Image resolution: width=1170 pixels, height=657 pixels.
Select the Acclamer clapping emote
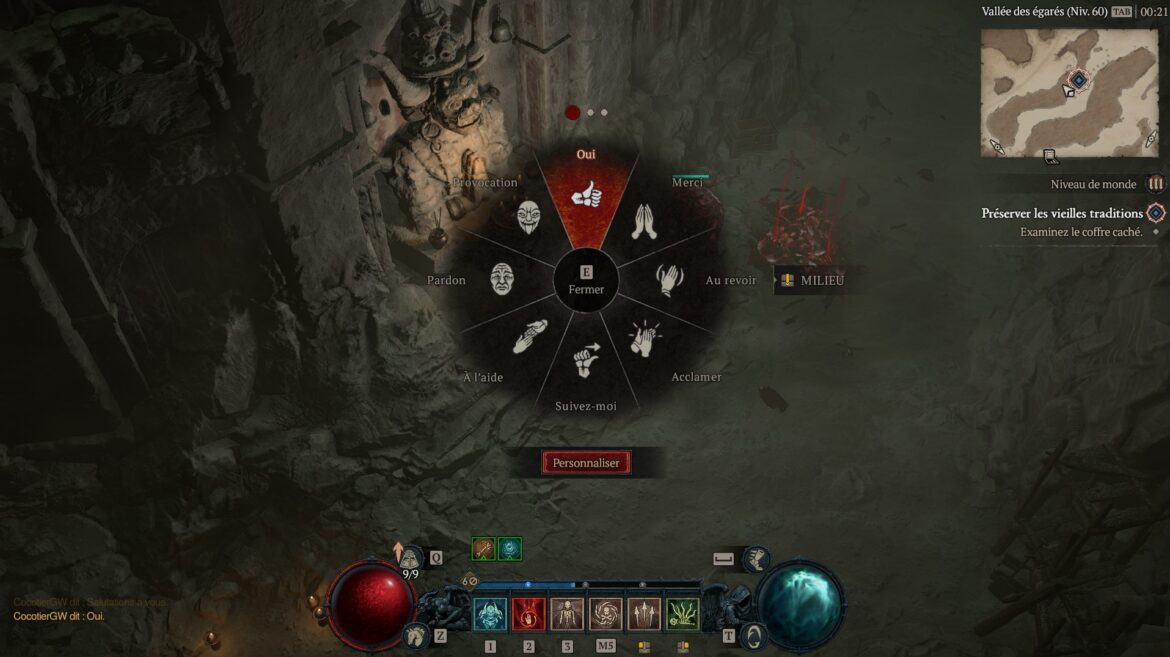[644, 339]
